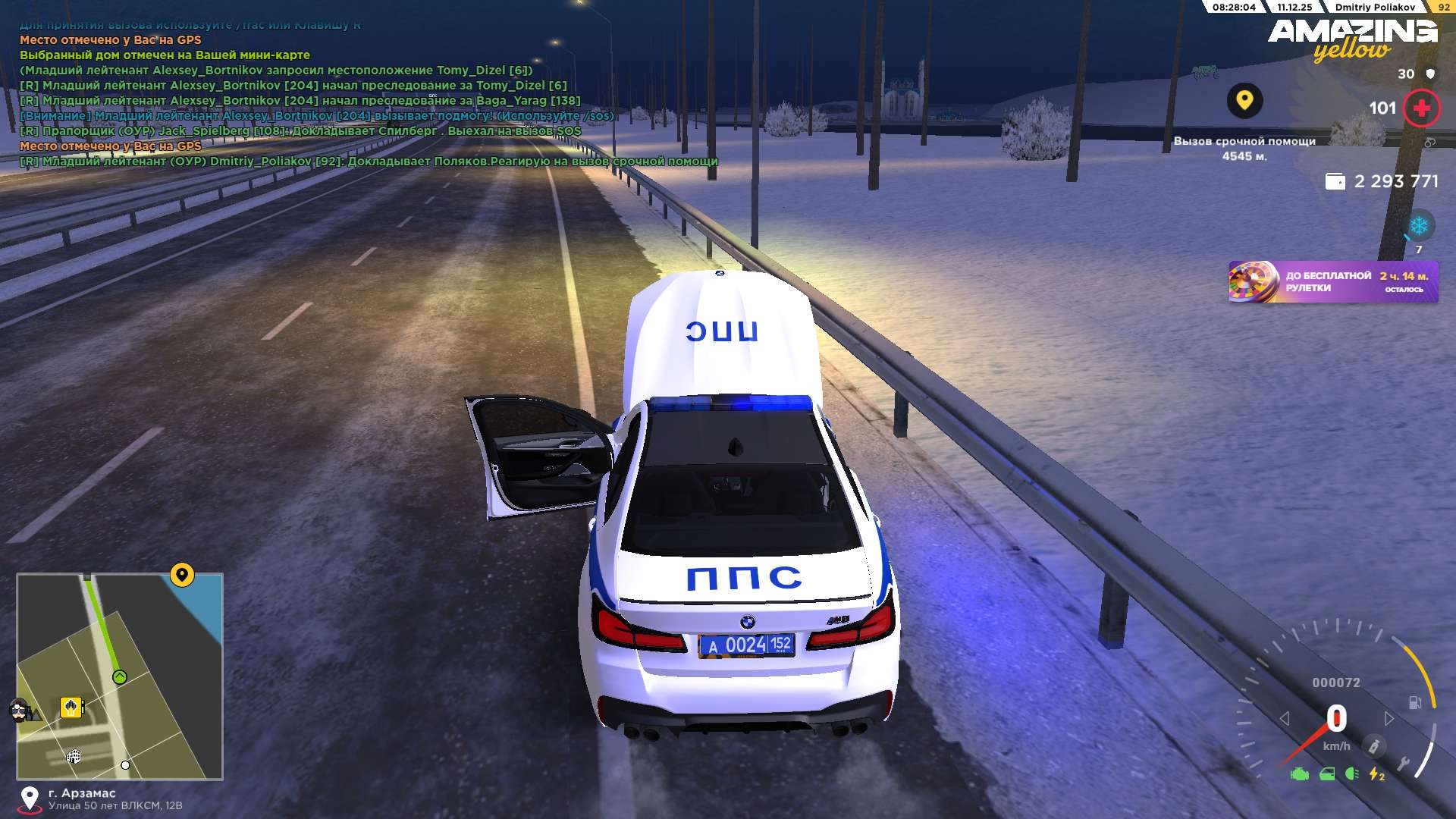This screenshot has width=1456, height=819.
Task: Toggle the green headlights indicator
Action: (1351, 774)
